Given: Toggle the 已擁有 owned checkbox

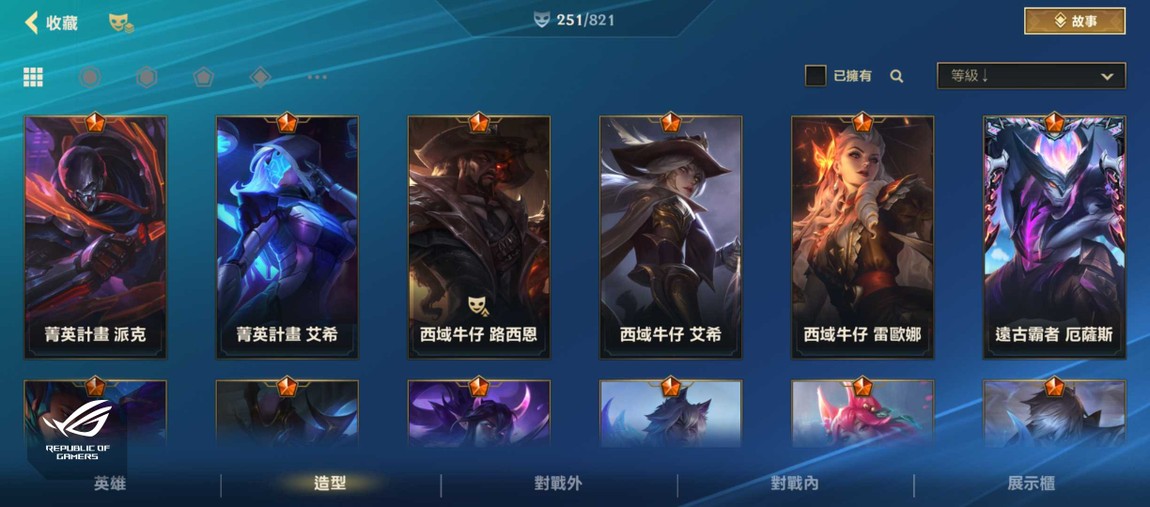Looking at the screenshot, I should (816, 76).
